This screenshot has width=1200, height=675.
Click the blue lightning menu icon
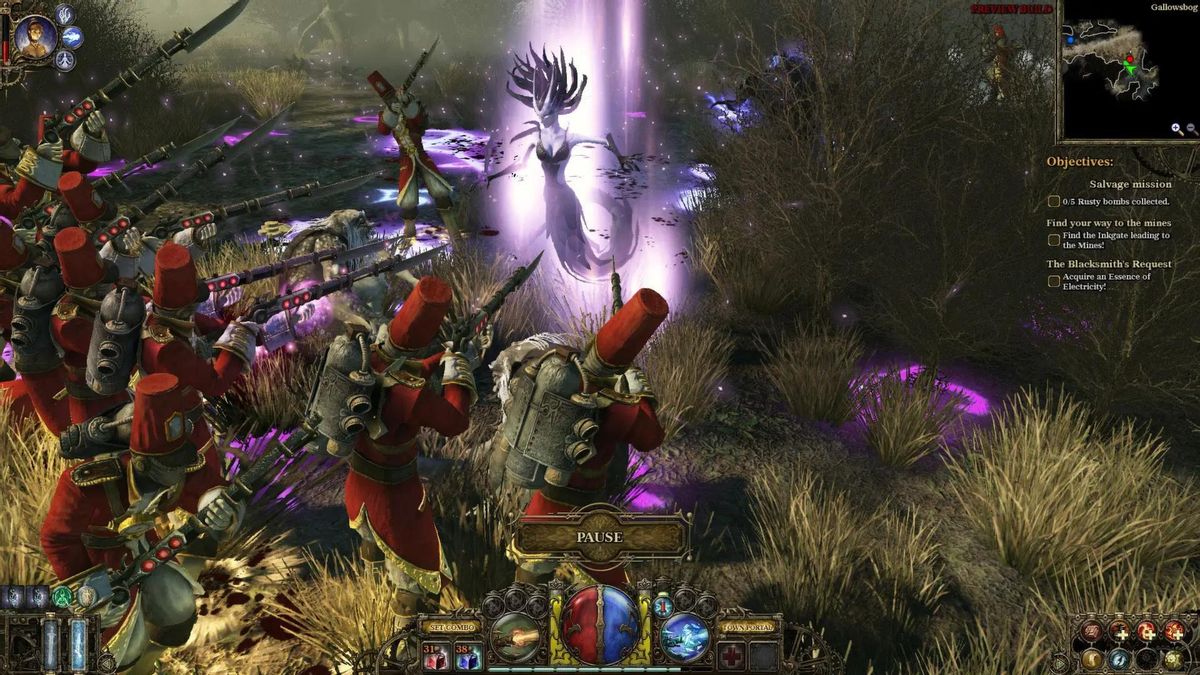[x=1120, y=659]
